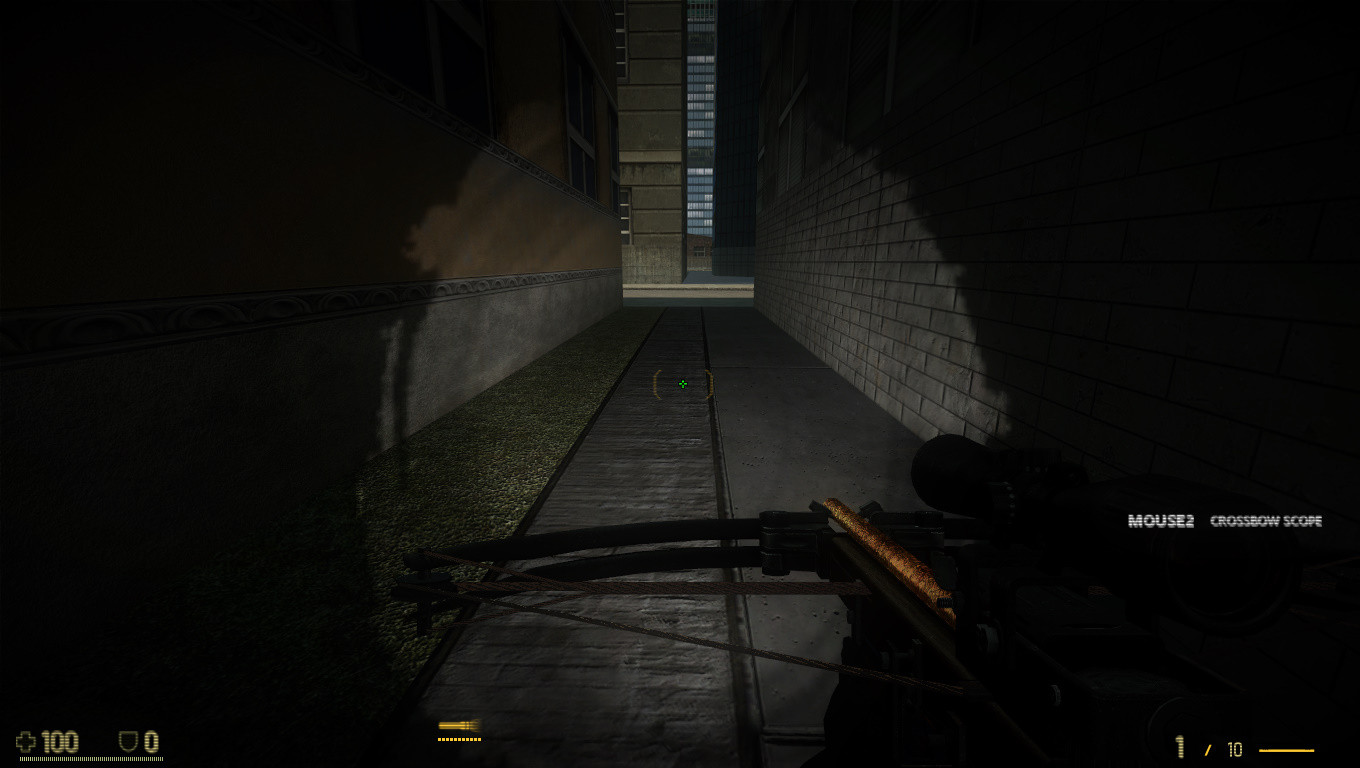
Task: Click the yellow ammo dash bar center-bottom
Action: coord(460,740)
